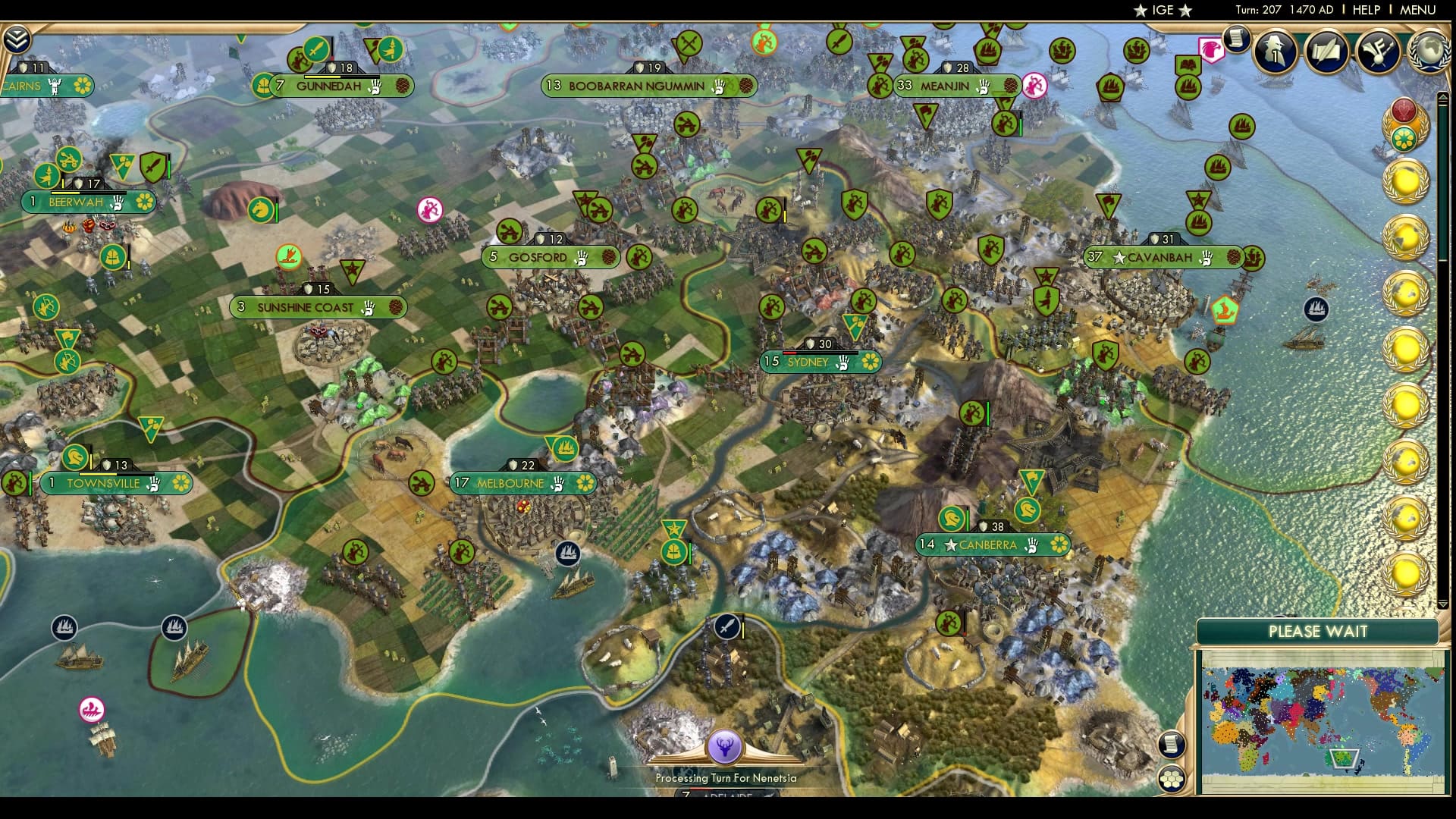Click the small up-arrow expander on the right edge

tap(1443, 96)
